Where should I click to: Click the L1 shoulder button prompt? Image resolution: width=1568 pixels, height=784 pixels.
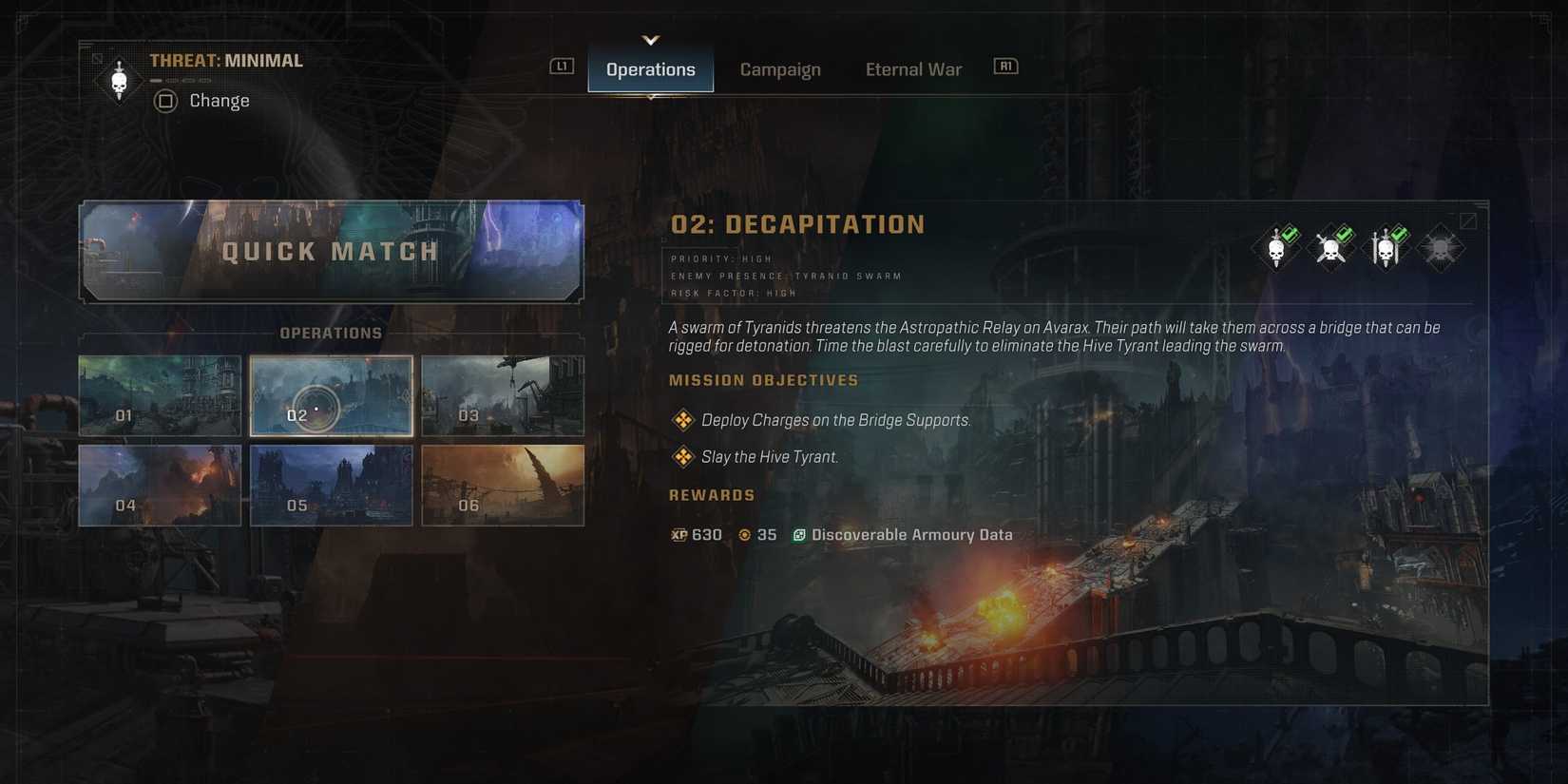560,66
